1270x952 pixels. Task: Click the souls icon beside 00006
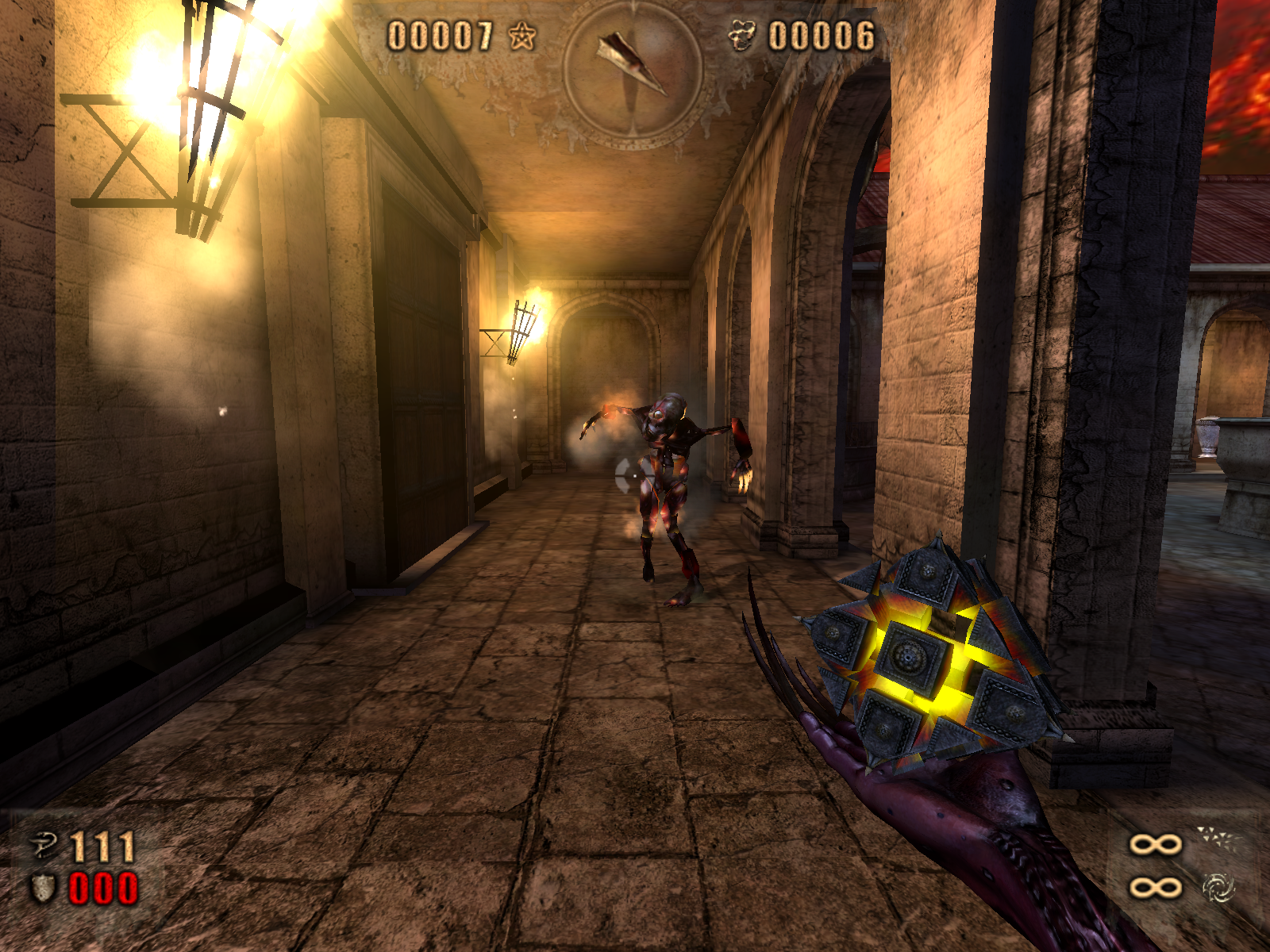click(743, 36)
